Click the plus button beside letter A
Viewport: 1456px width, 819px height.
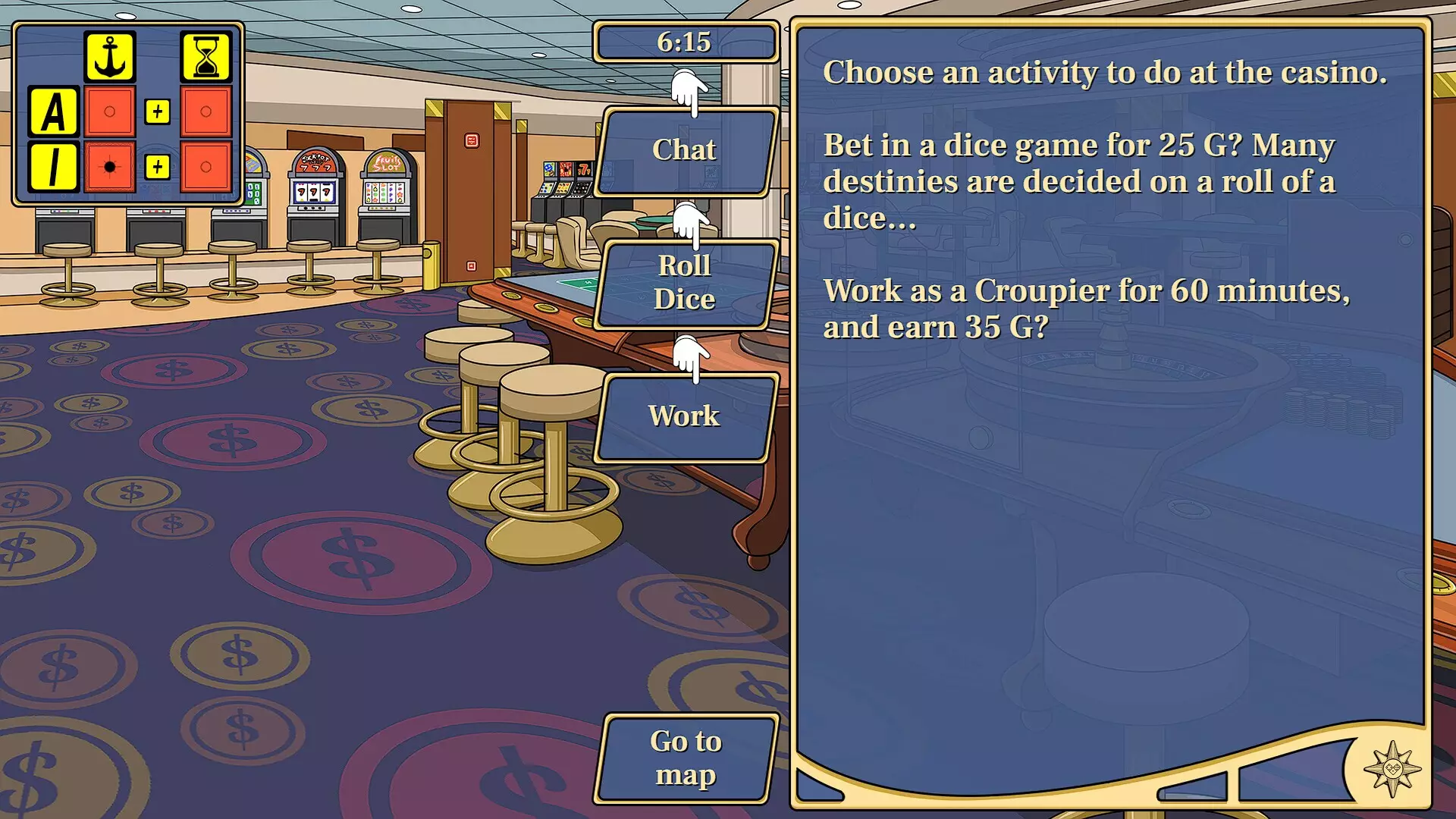[x=158, y=111]
